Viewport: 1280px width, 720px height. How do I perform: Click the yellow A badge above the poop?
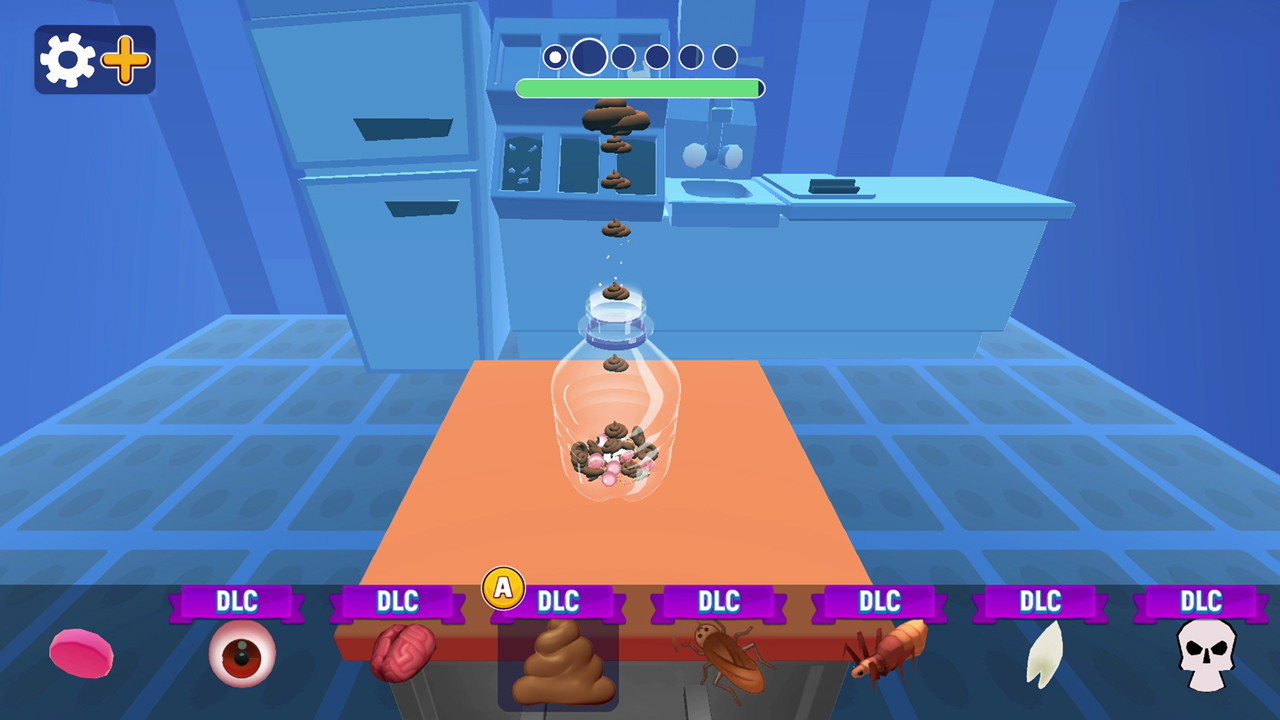click(503, 589)
